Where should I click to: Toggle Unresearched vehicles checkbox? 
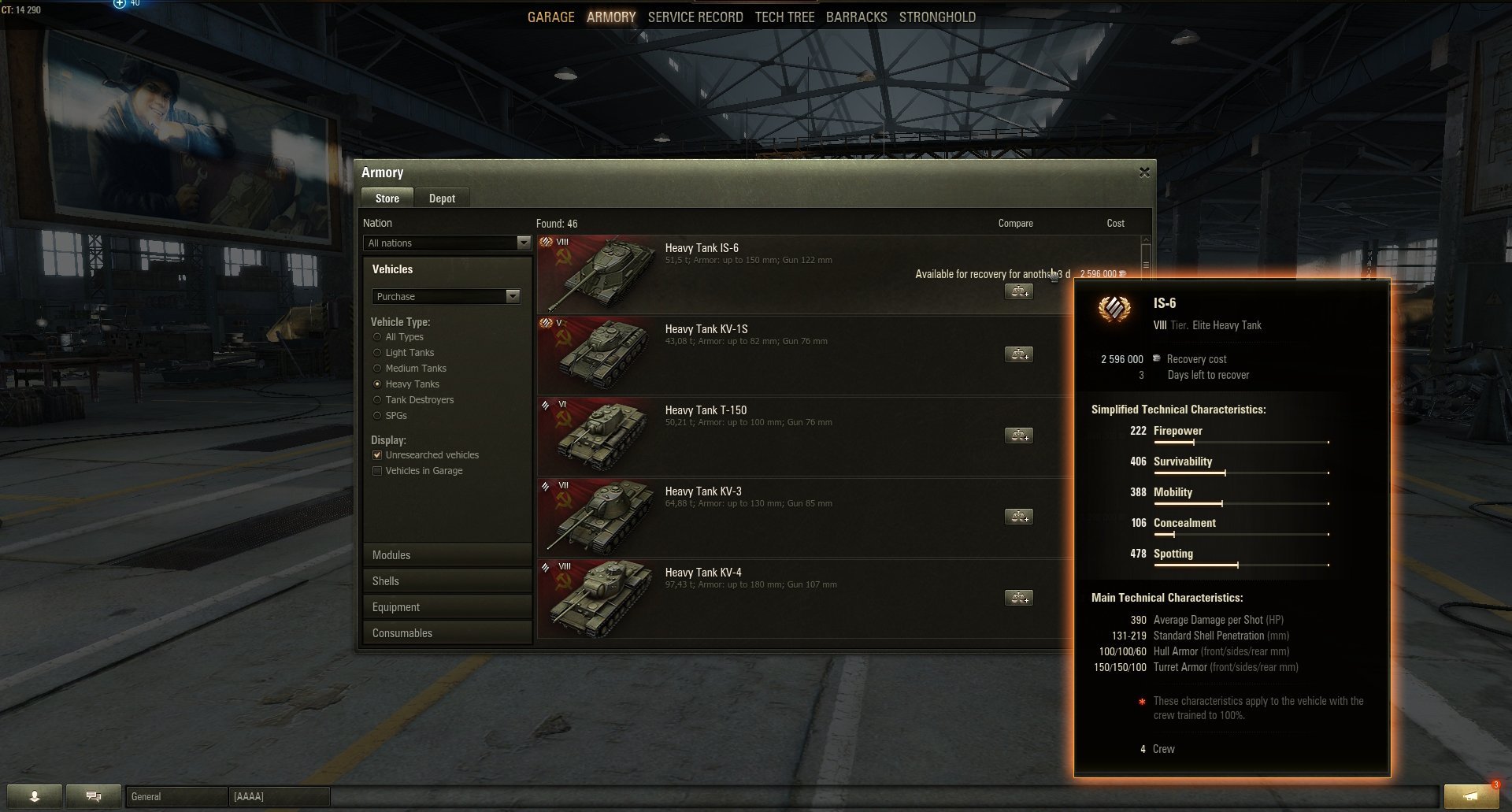click(x=378, y=455)
